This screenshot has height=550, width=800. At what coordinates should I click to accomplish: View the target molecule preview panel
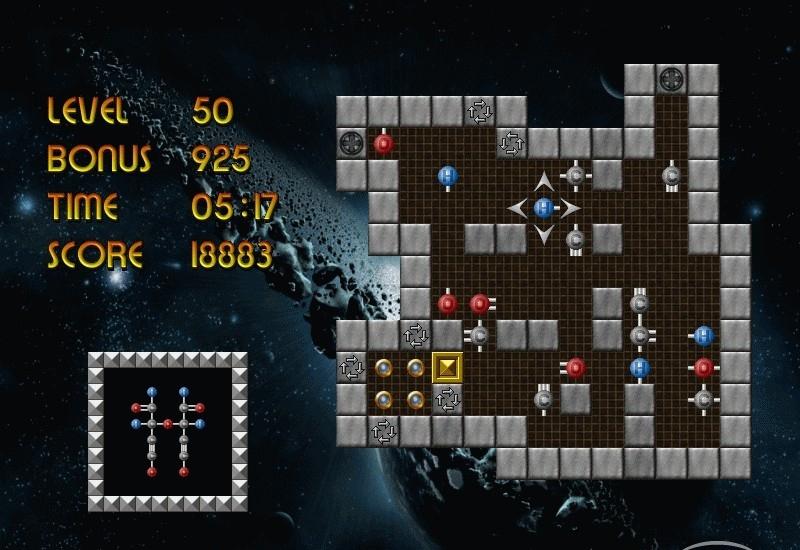(167, 431)
